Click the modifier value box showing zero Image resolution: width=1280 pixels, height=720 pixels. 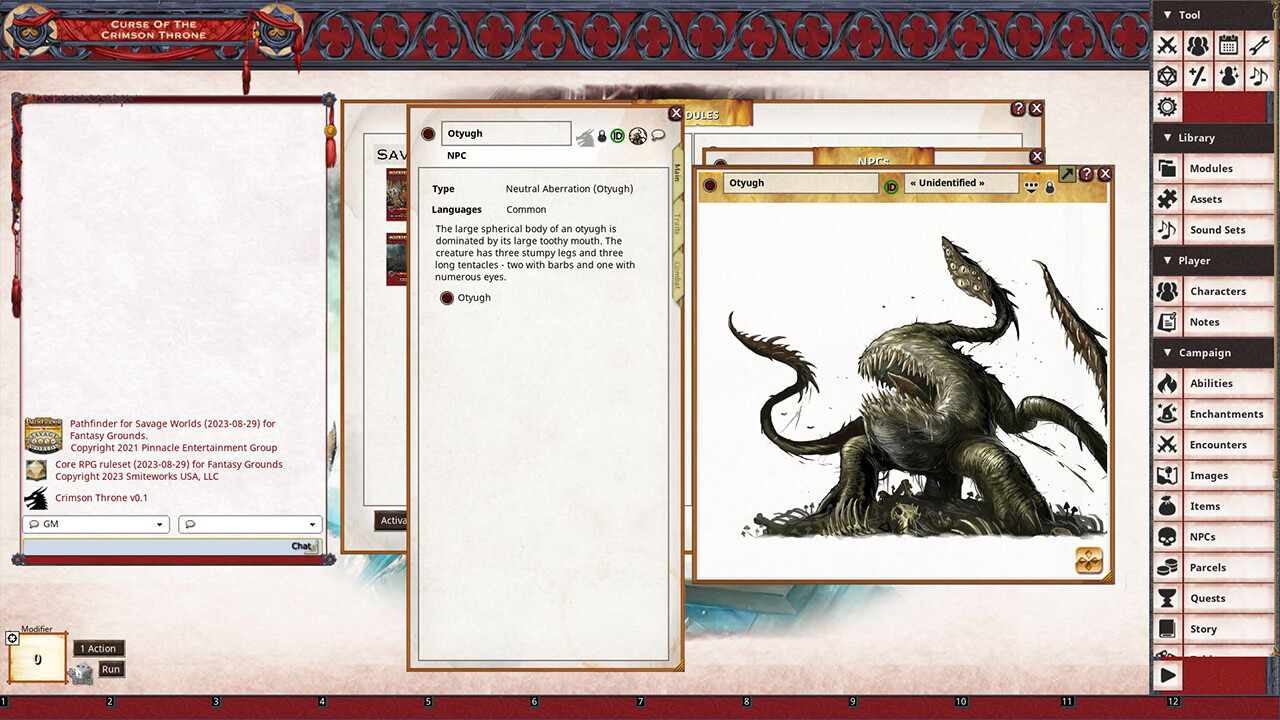[x=37, y=659]
